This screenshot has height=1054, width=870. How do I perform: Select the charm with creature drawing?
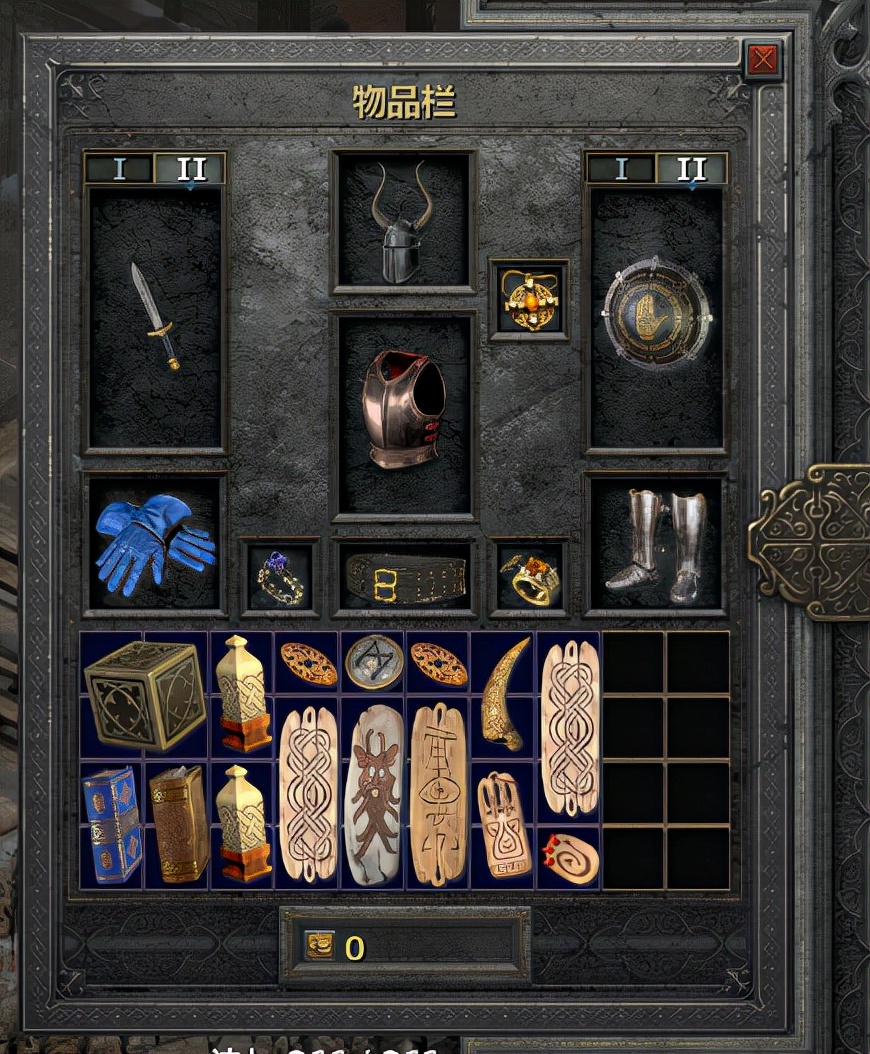[x=372, y=793]
